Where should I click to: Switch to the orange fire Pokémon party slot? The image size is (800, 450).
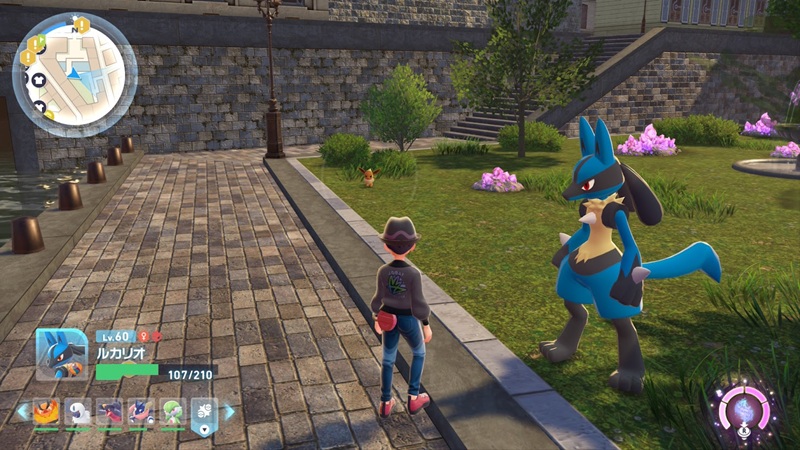46,412
